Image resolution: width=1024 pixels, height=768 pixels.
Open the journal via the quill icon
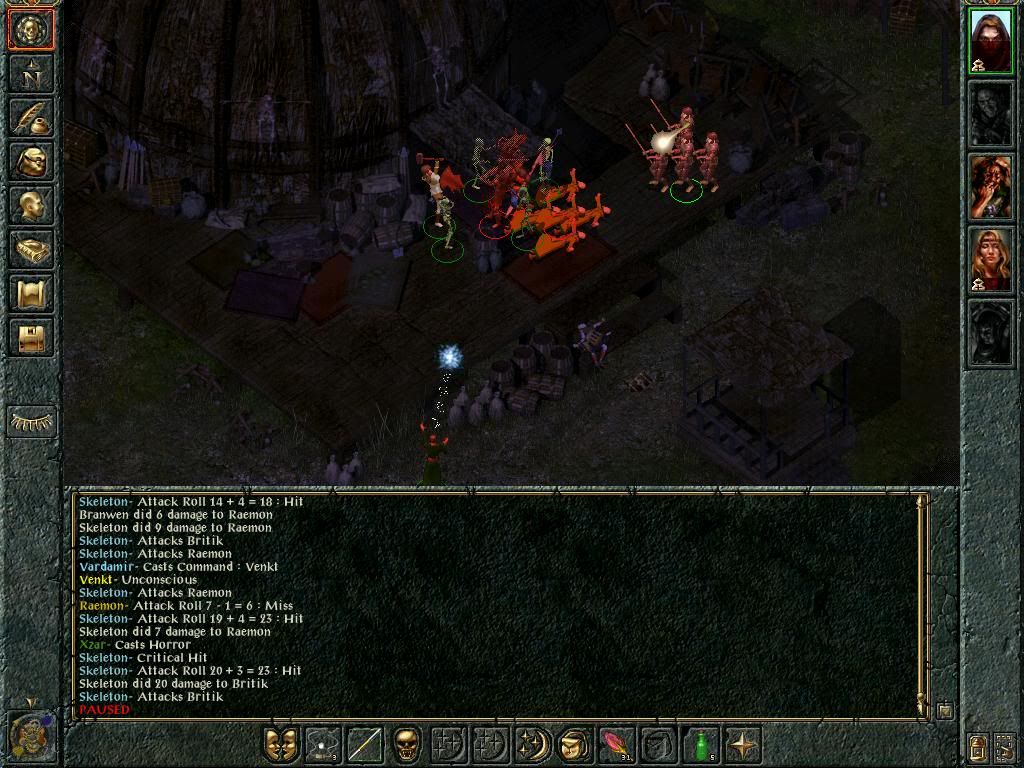point(31,116)
